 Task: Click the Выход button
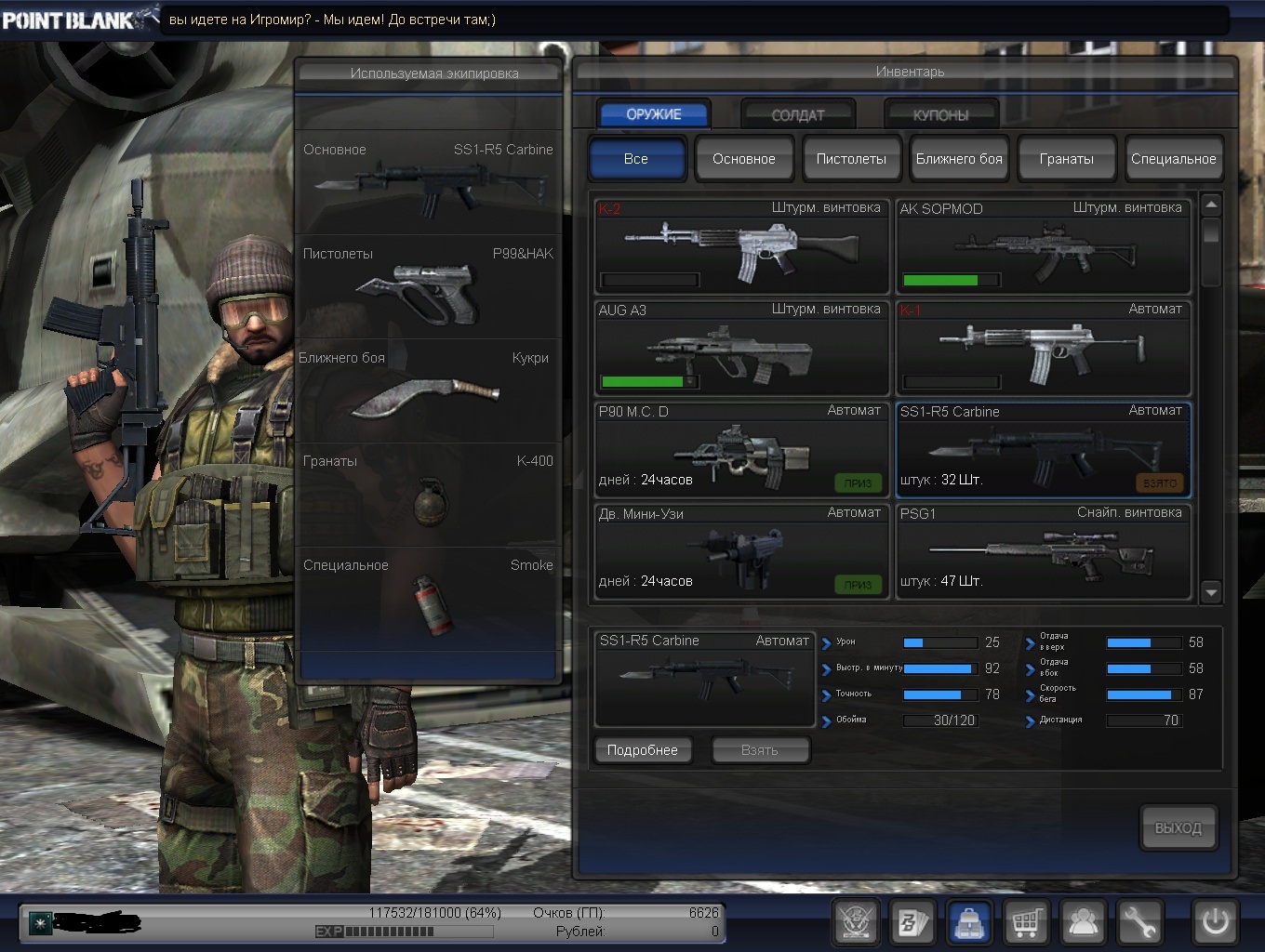tap(1178, 827)
